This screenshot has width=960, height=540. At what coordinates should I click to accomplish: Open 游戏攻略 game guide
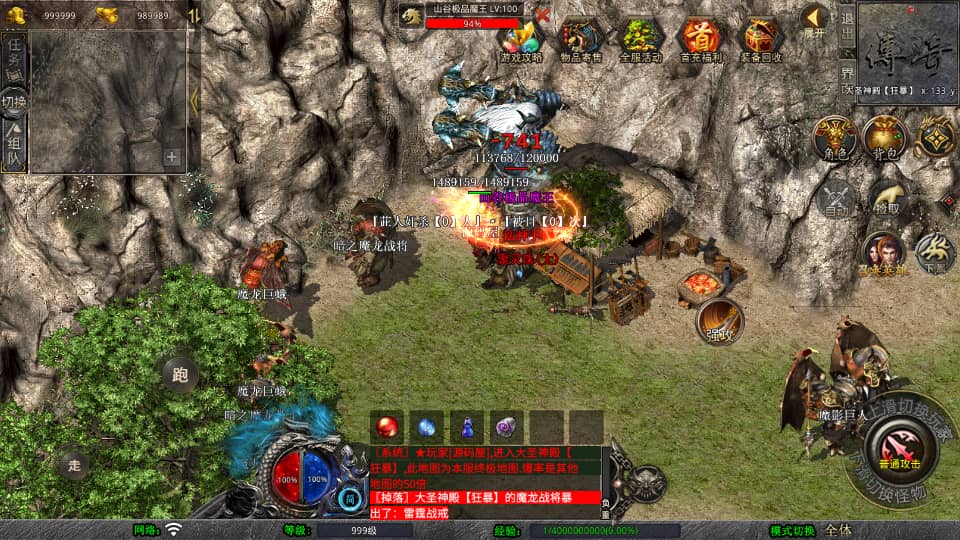521,40
